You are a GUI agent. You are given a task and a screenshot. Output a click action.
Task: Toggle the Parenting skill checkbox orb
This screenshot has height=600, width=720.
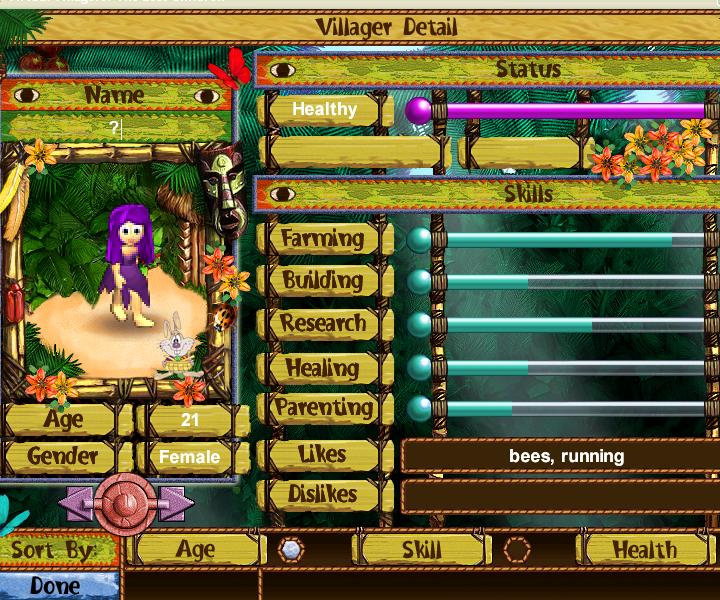(419, 408)
